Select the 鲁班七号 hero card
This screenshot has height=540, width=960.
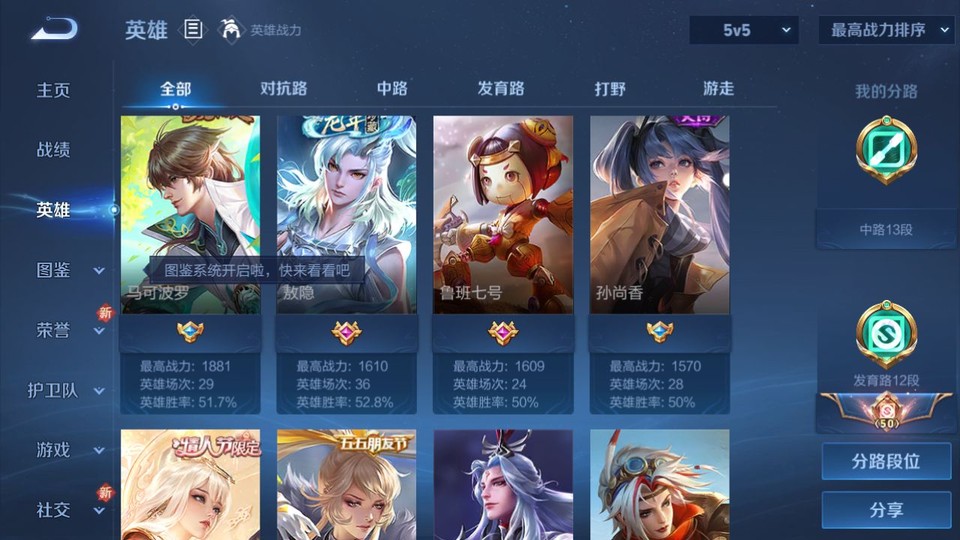pos(503,214)
